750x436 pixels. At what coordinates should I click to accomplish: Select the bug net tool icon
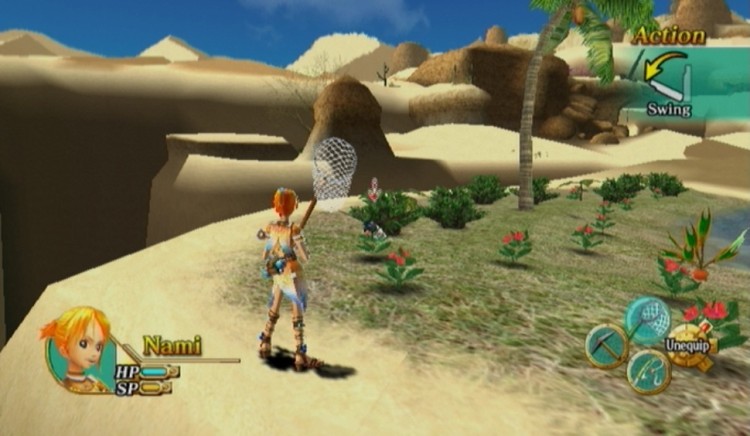648,319
